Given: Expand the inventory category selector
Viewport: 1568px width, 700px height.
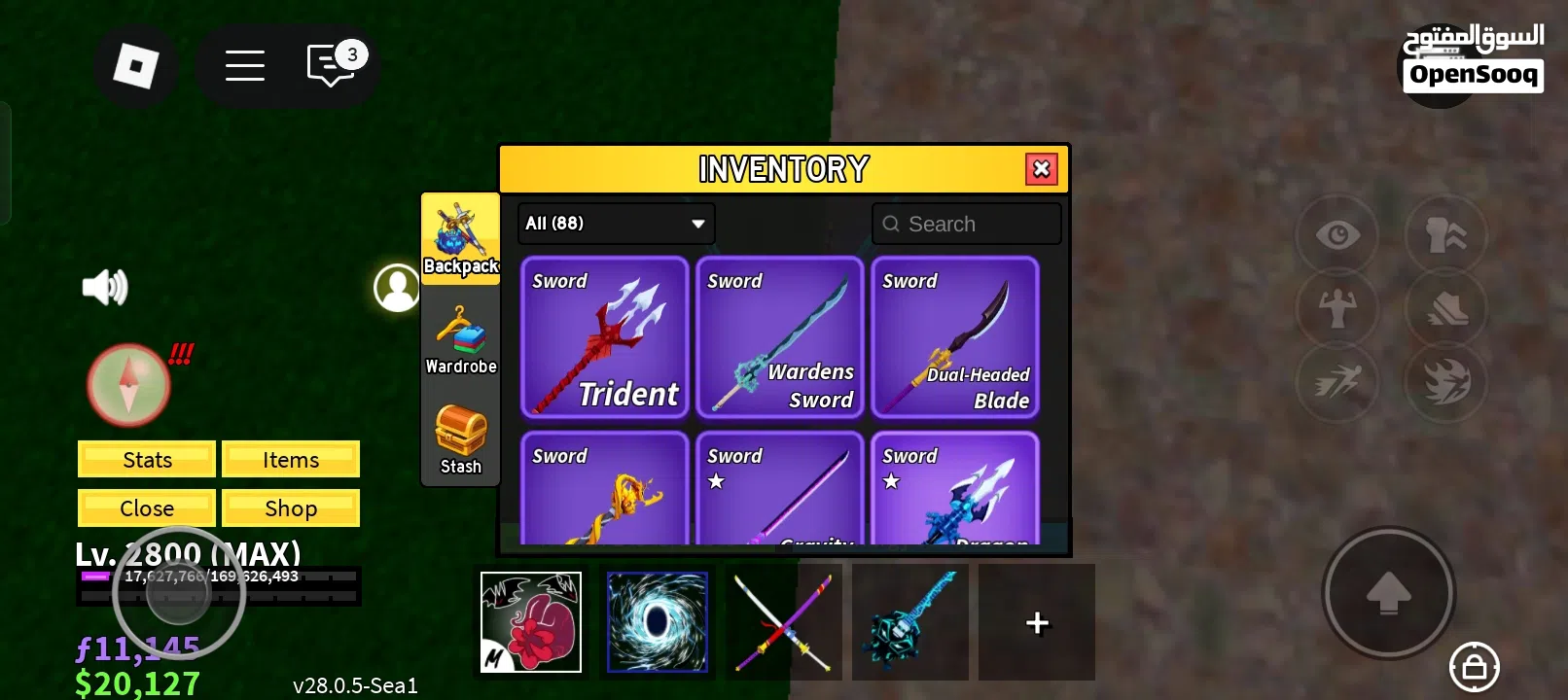Looking at the screenshot, I should (x=615, y=223).
